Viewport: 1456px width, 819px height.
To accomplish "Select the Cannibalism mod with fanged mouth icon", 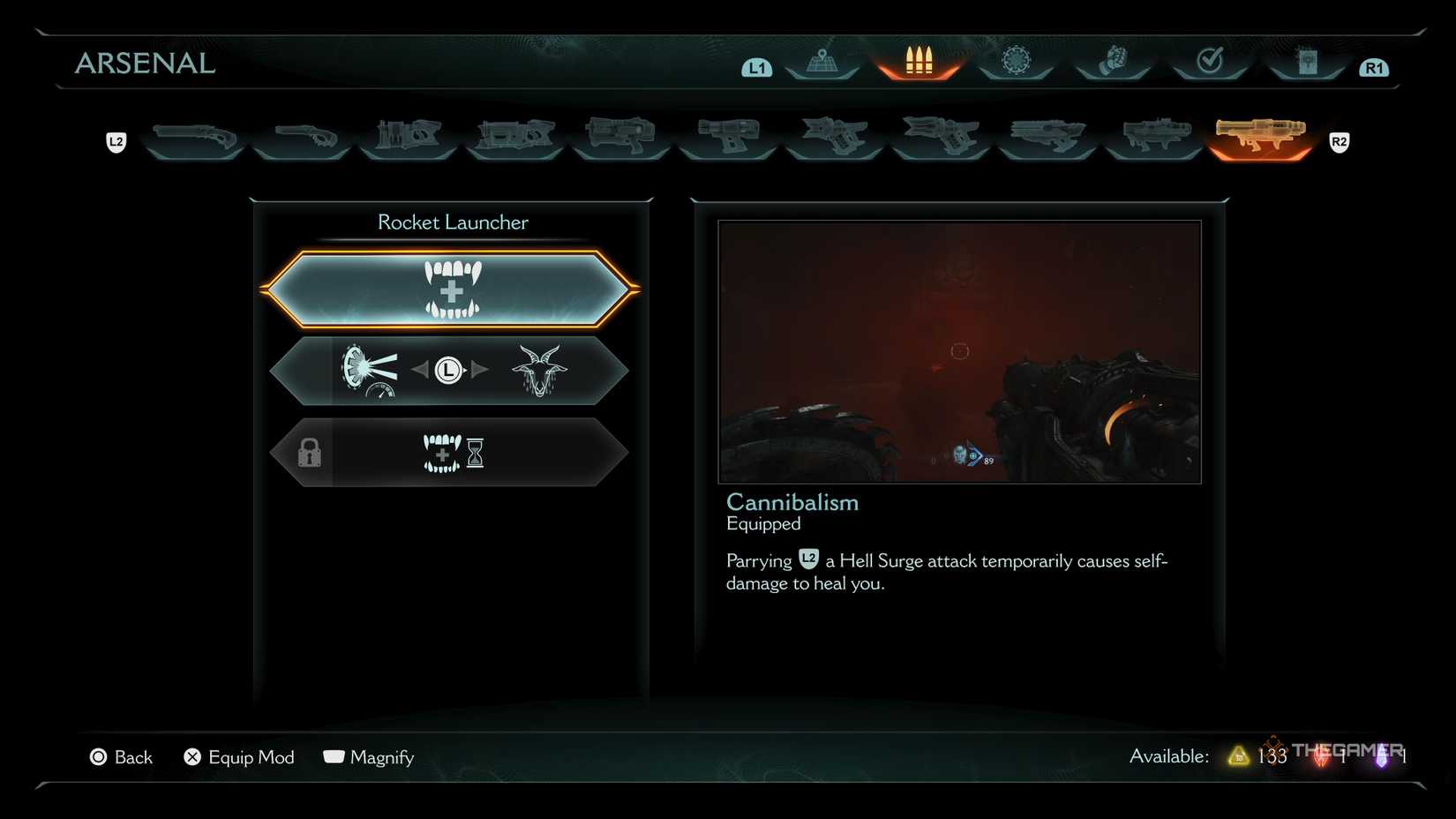I will pos(451,289).
